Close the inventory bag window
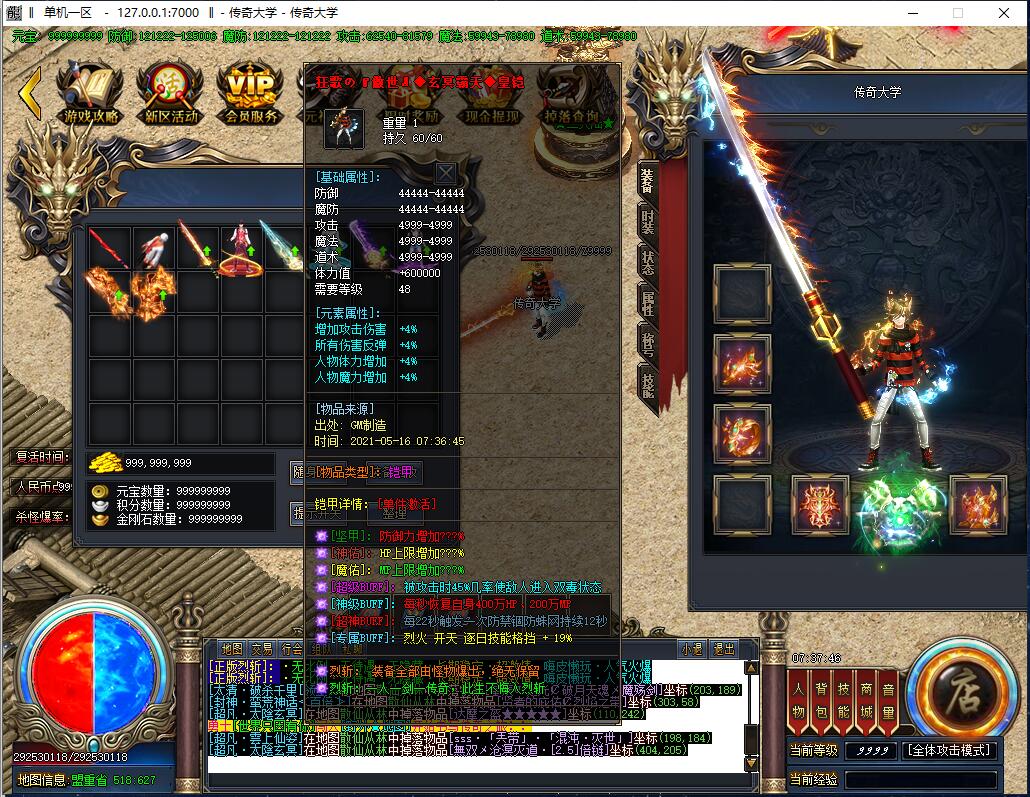Image resolution: width=1030 pixels, height=797 pixels. click(445, 173)
